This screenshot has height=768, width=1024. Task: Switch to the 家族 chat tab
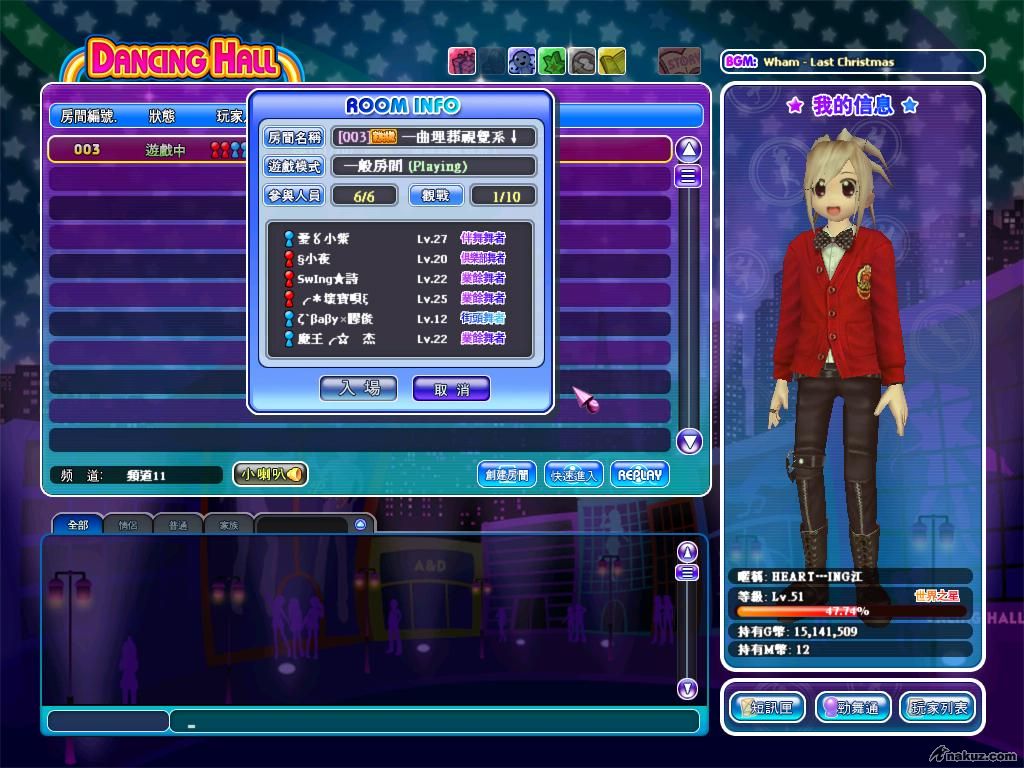[x=229, y=525]
